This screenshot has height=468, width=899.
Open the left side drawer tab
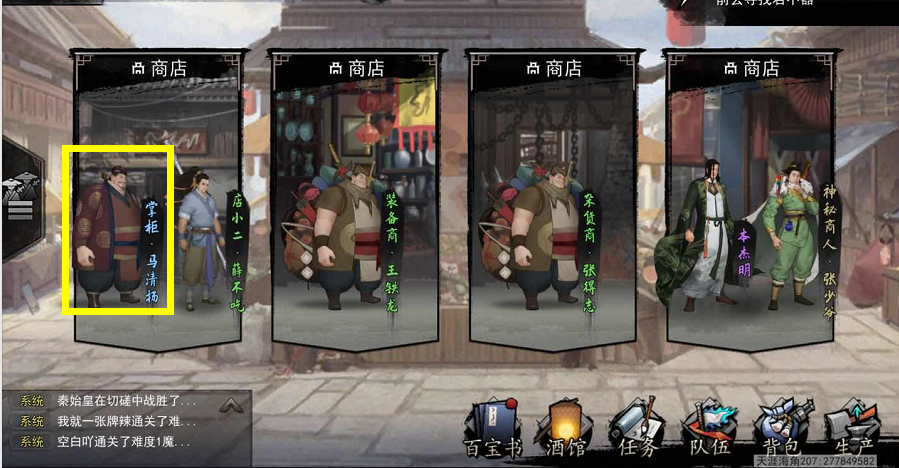(20, 198)
